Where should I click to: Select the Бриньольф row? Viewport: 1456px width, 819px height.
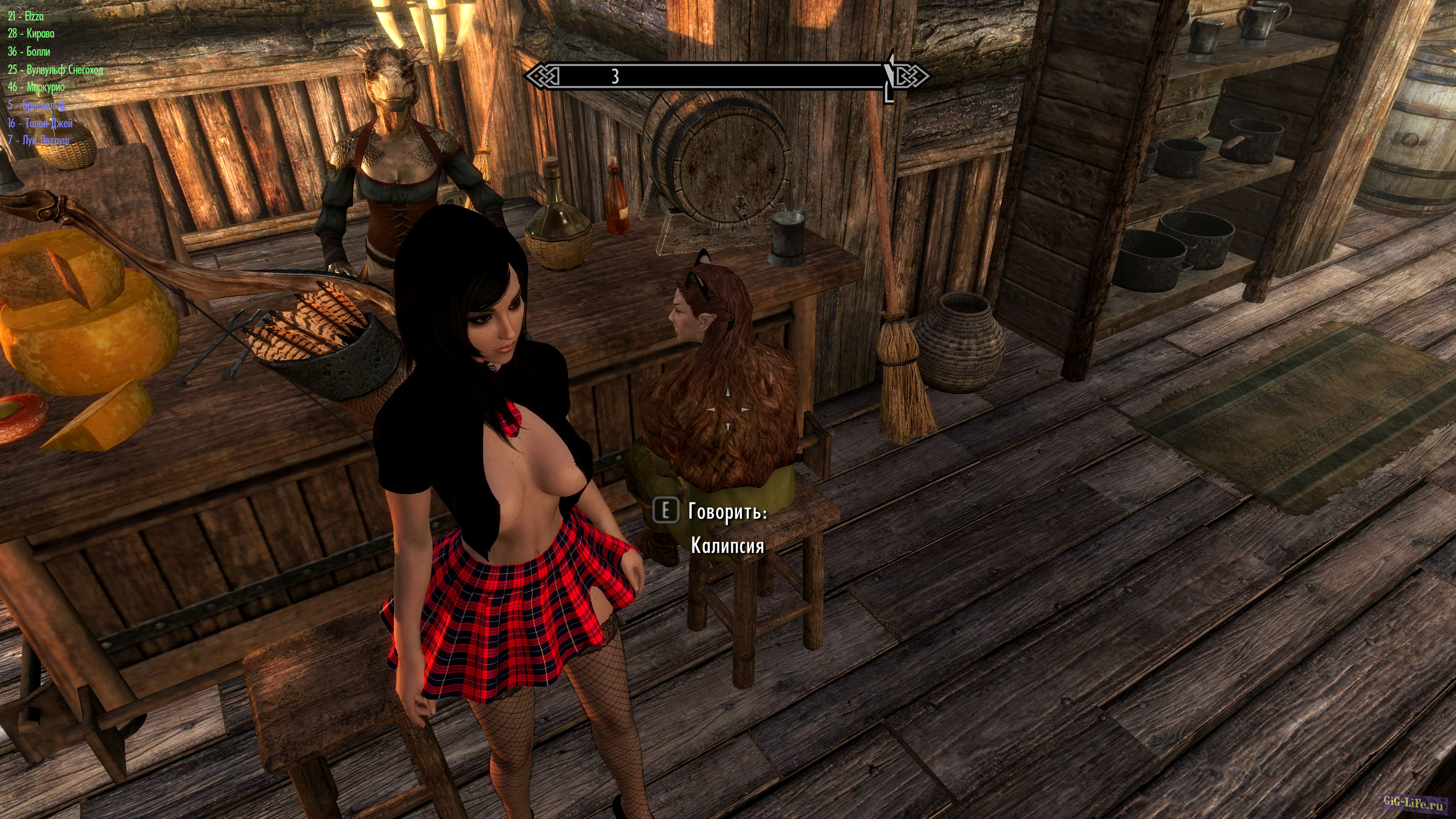point(37,105)
